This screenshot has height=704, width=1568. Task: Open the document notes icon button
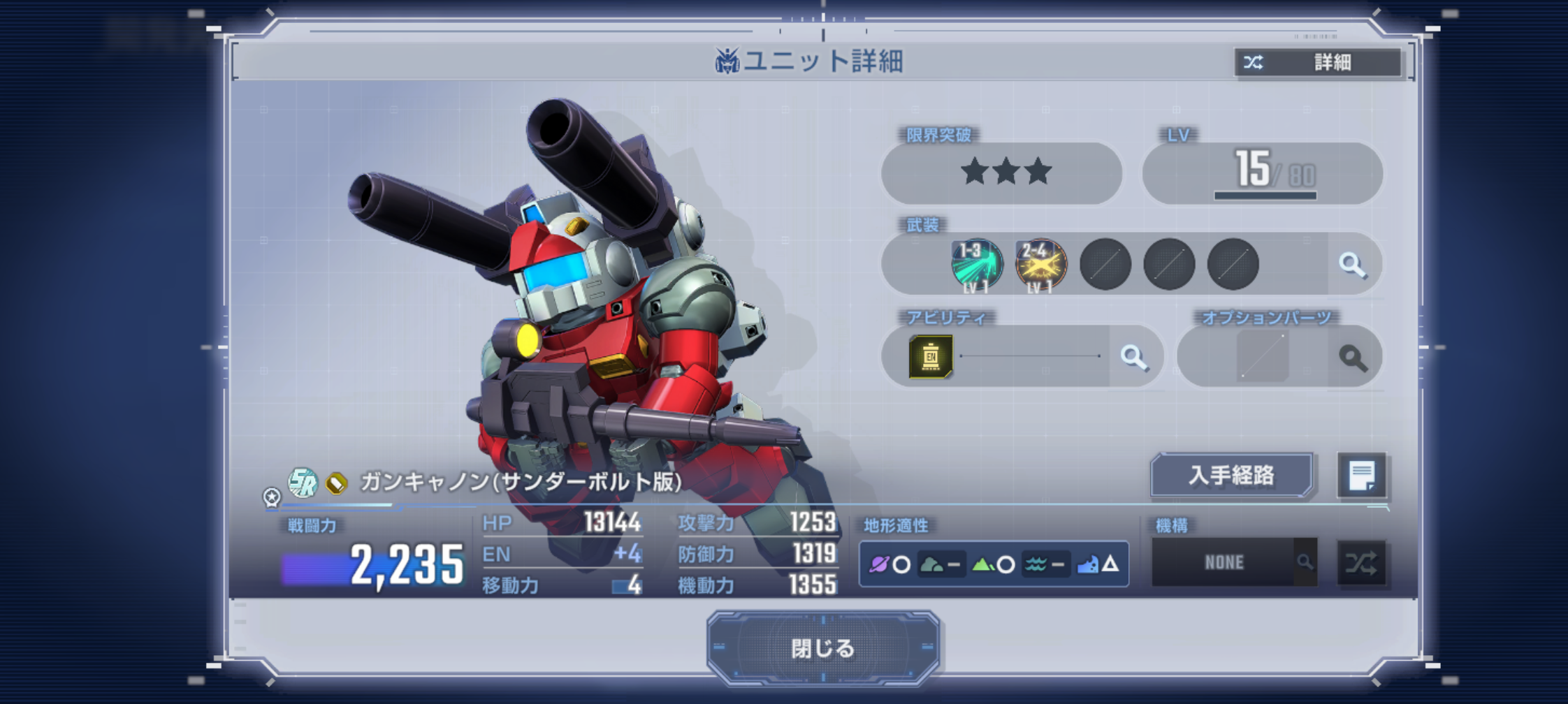pyautogui.click(x=1361, y=476)
